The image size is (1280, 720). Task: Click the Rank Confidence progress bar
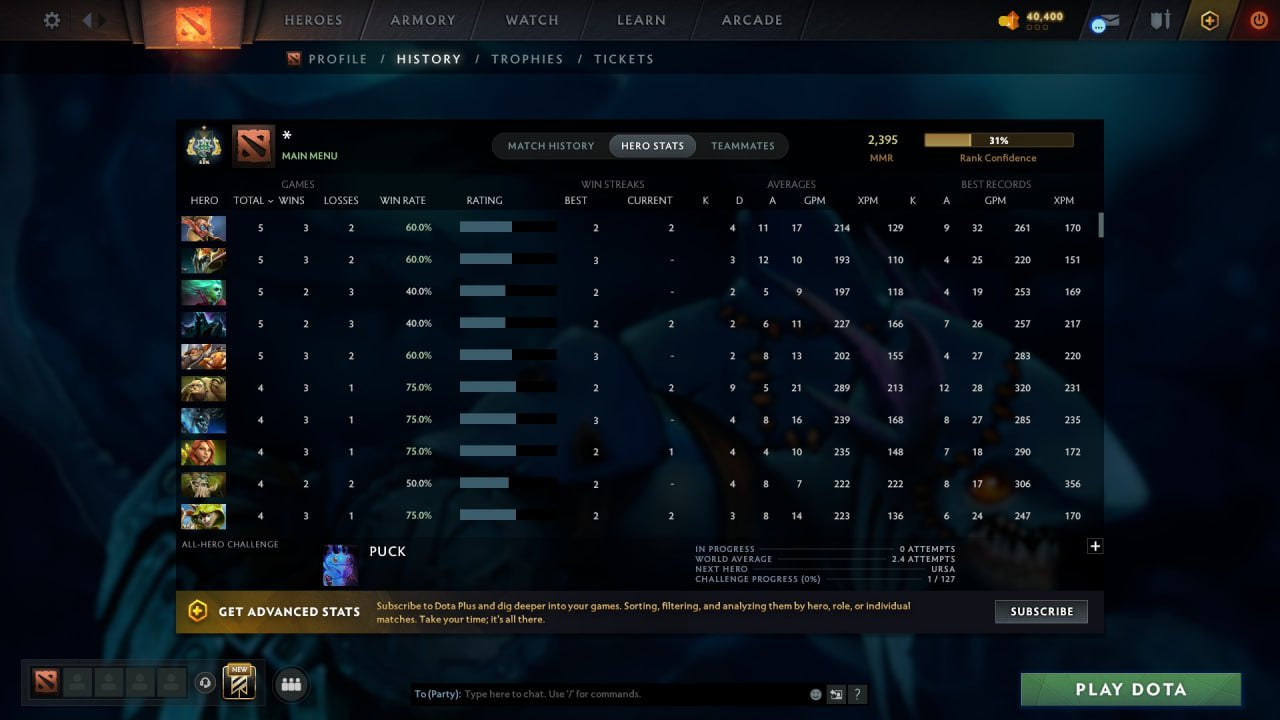click(x=998, y=139)
